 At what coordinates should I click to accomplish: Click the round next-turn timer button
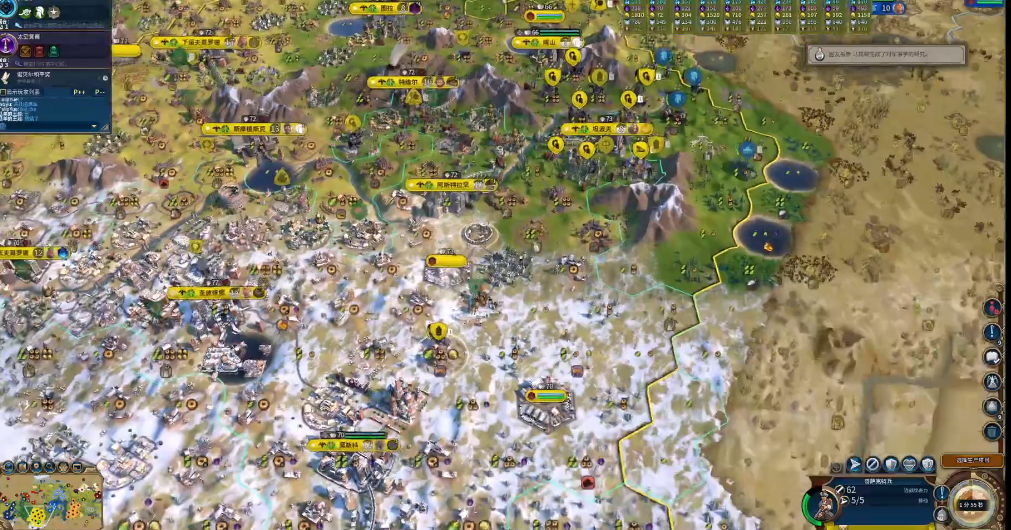coord(967,502)
